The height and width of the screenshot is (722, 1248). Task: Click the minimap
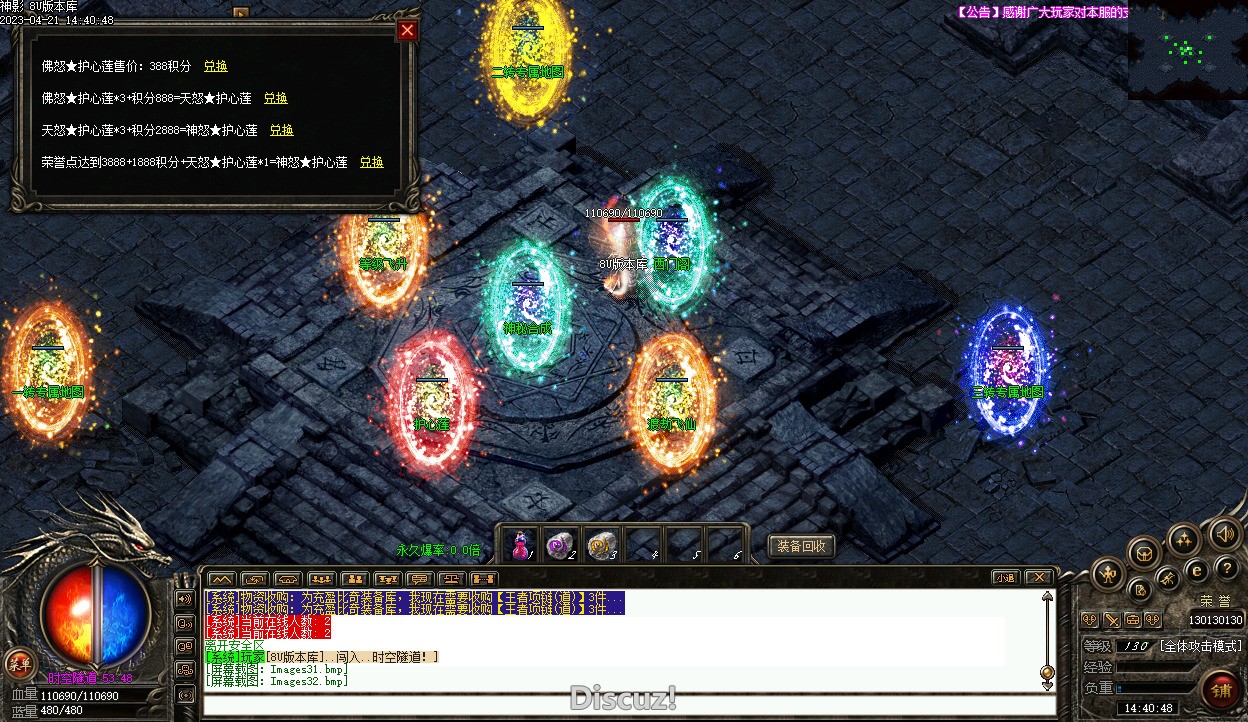(x=1187, y=50)
